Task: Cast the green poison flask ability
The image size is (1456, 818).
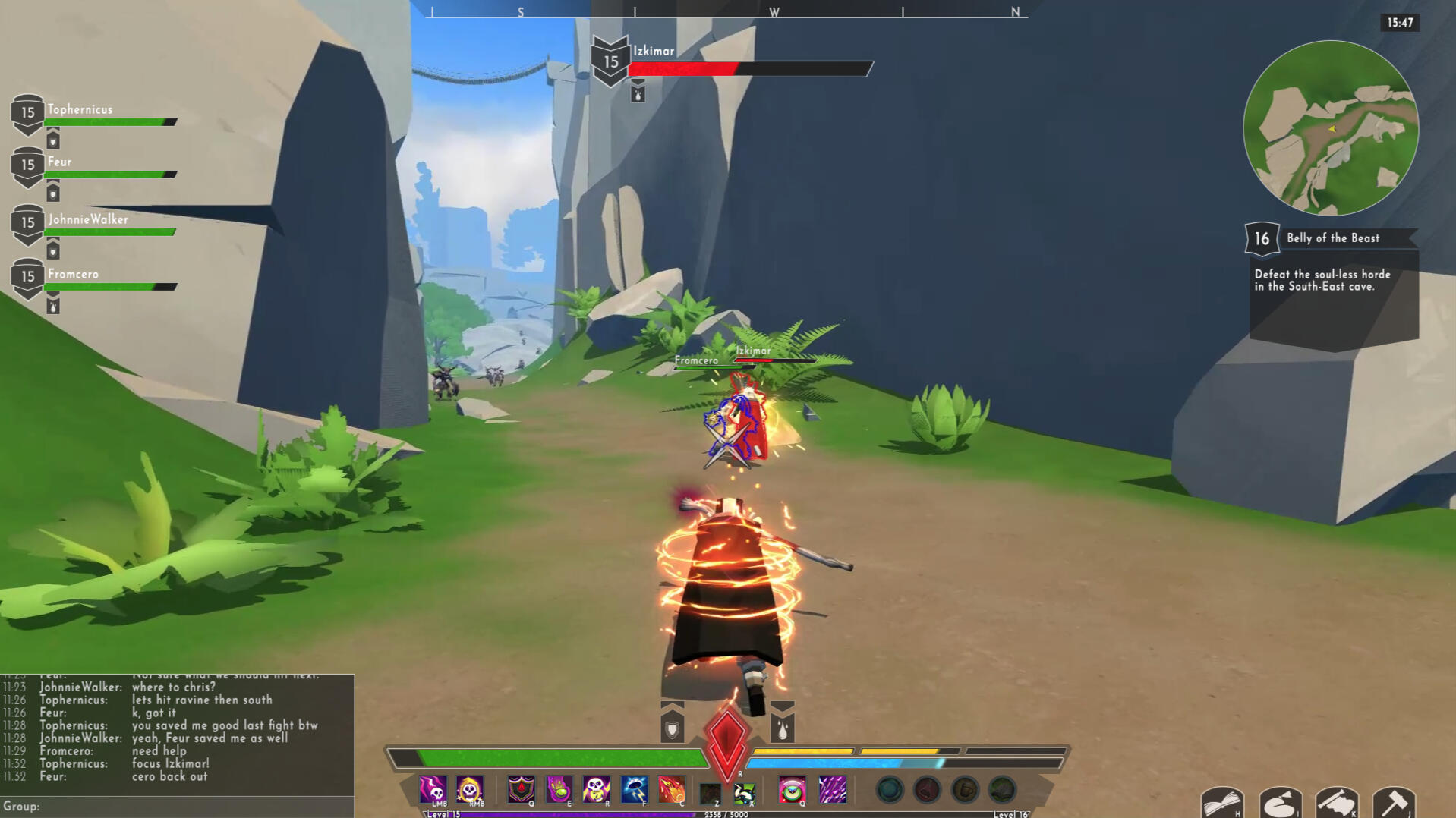Action: [559, 790]
